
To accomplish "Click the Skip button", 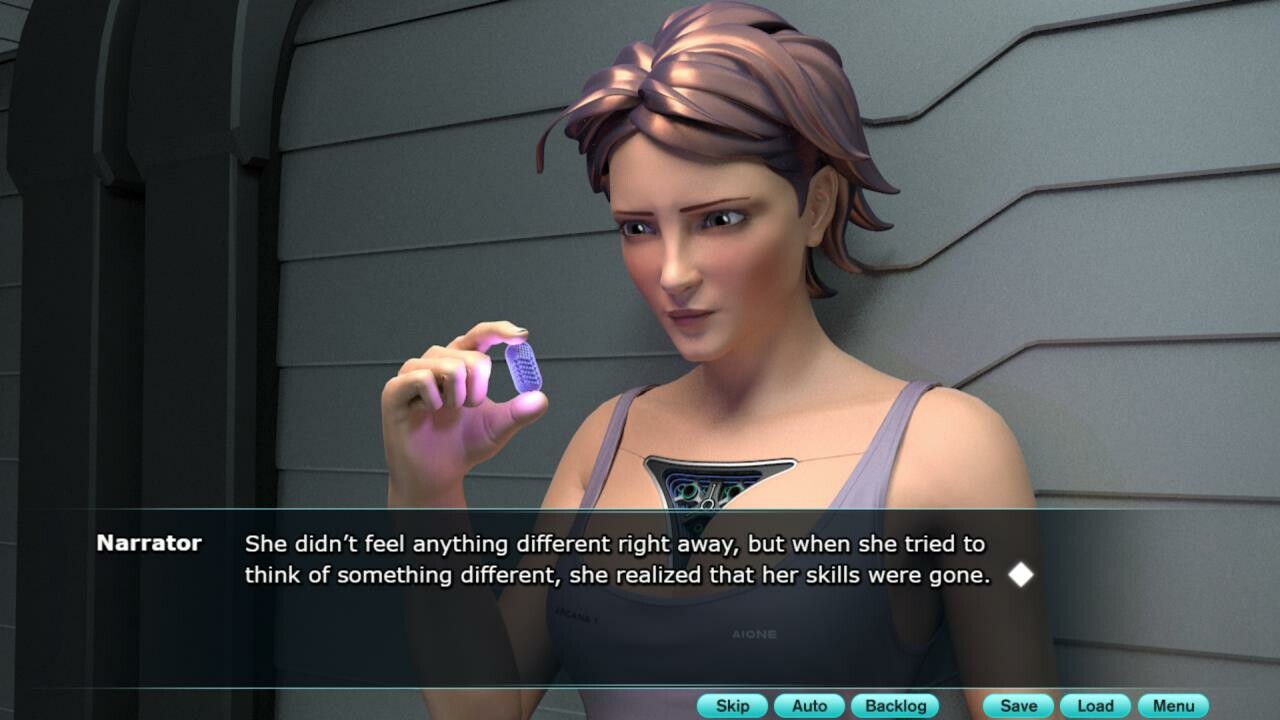I will 732,706.
